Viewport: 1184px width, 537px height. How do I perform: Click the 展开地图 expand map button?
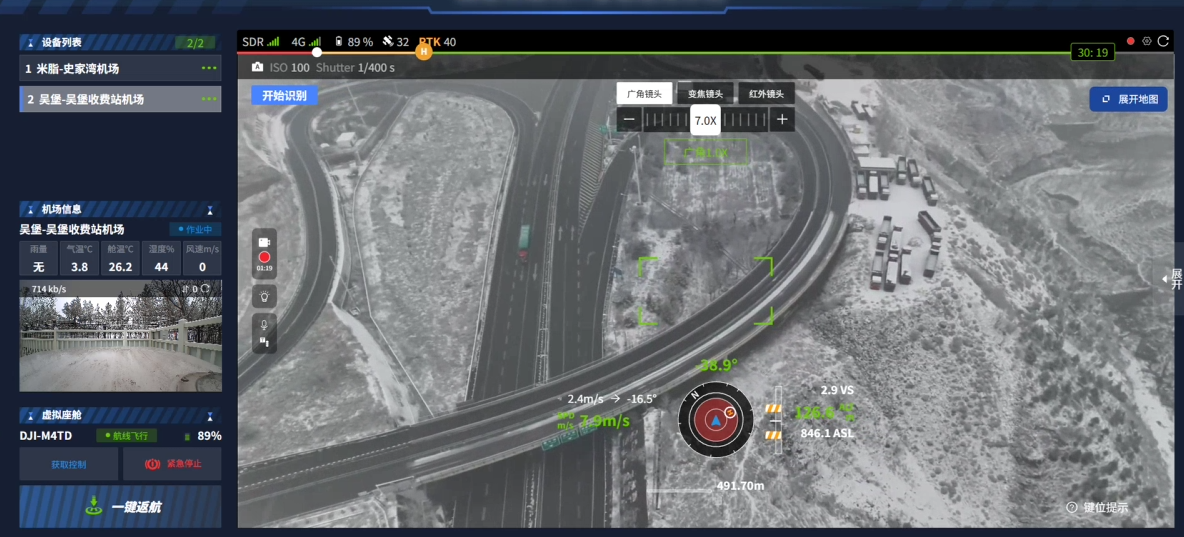point(1128,99)
